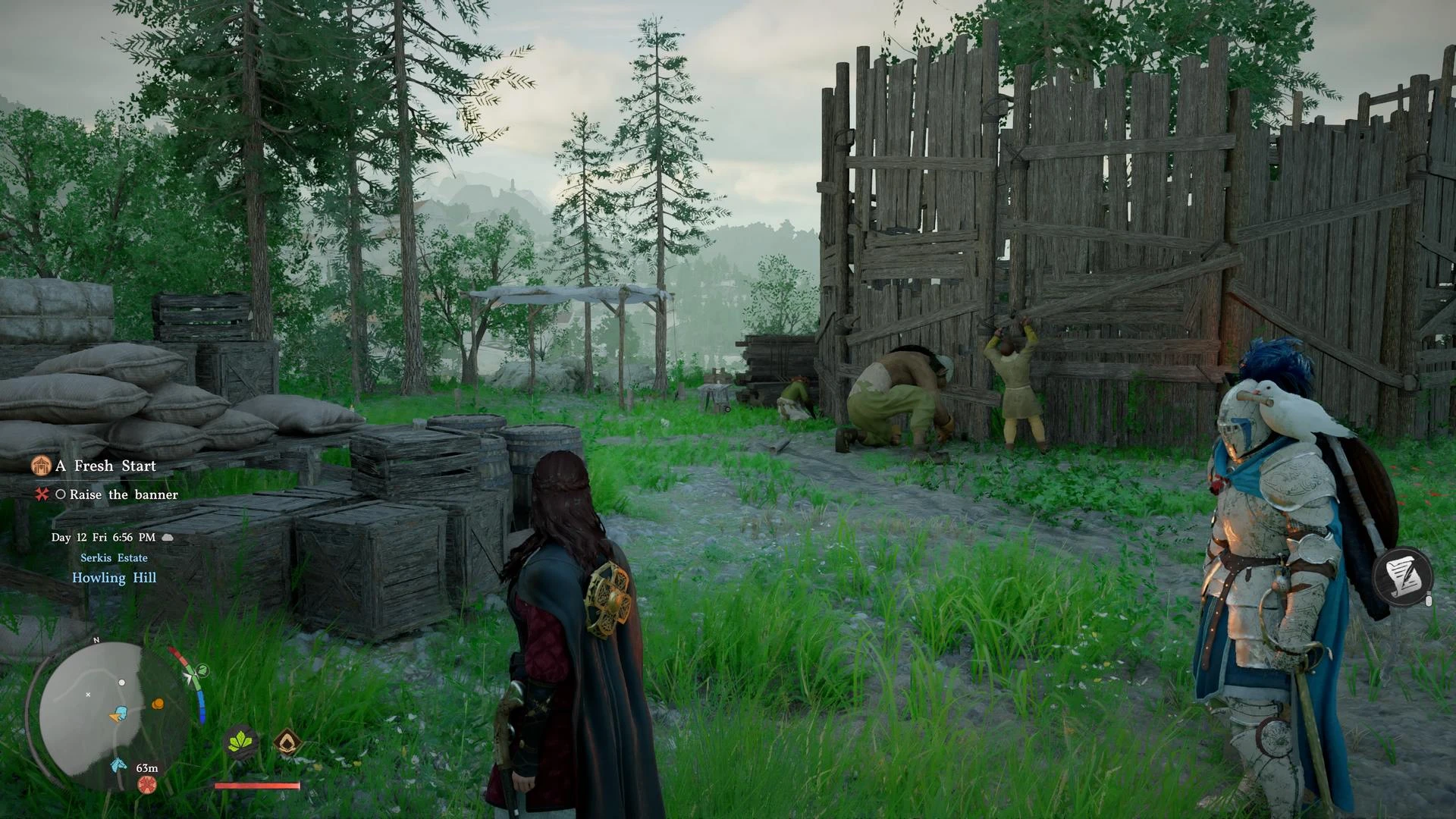Select the white dot marker on minimap
Viewport: 1456px width, 819px height.
coord(122,682)
